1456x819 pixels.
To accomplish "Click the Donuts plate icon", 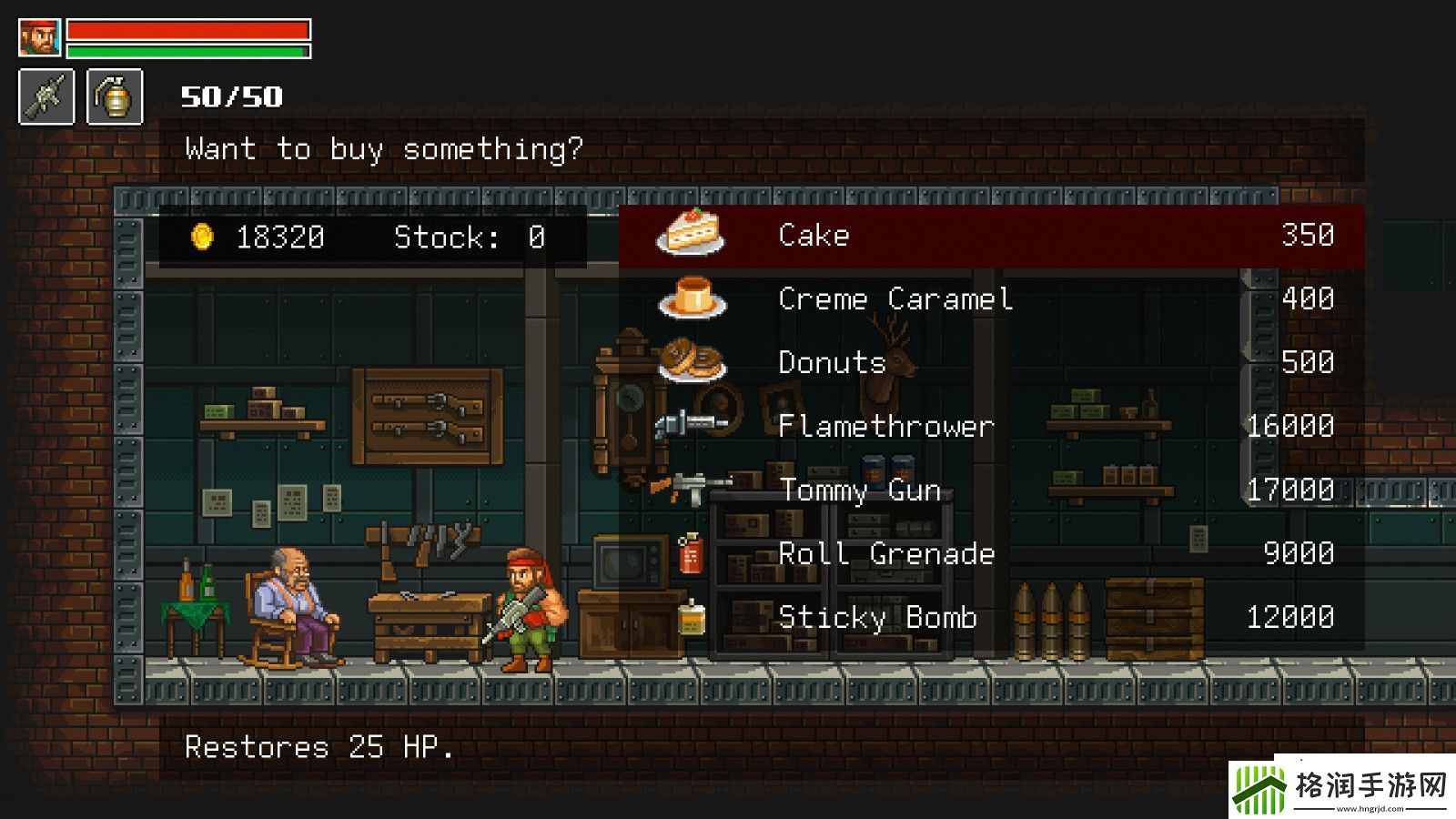I will tap(693, 362).
